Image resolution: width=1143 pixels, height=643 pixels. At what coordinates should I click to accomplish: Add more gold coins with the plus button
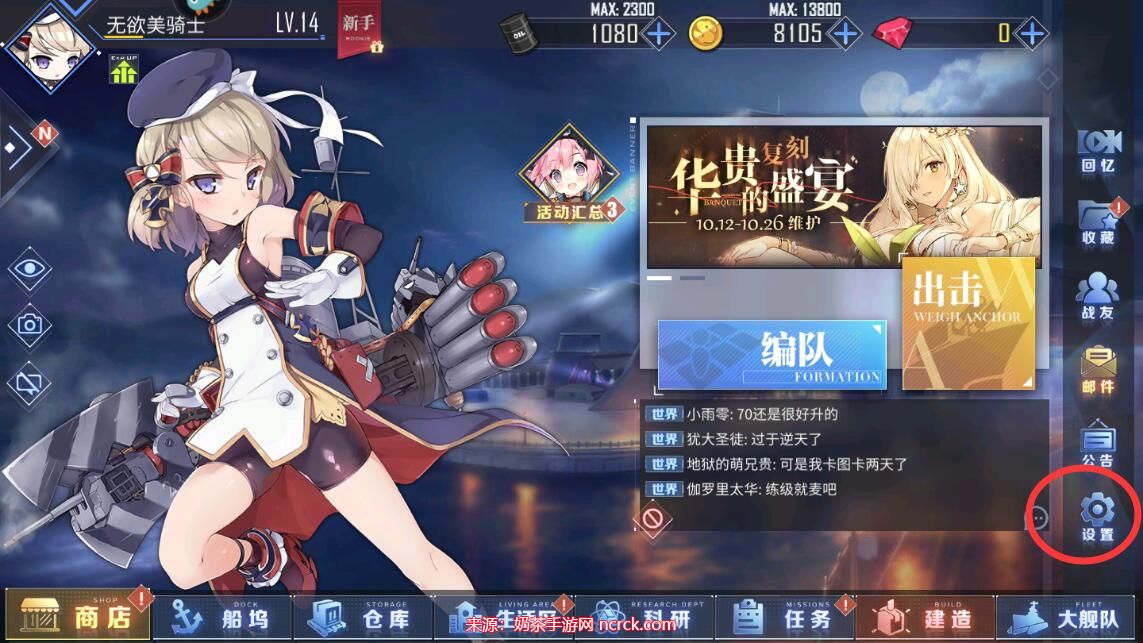point(844,33)
